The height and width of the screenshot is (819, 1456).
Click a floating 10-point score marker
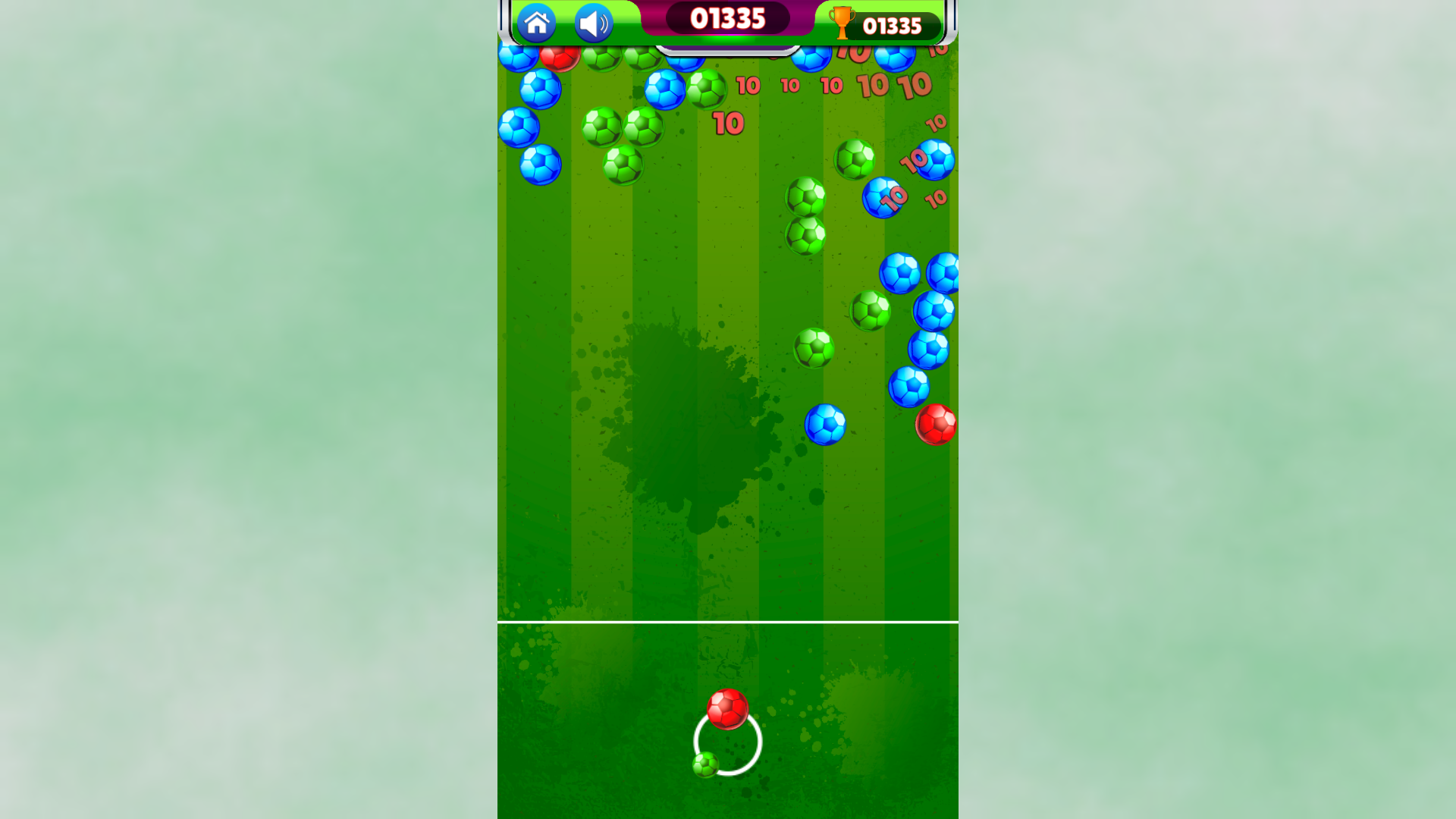click(x=728, y=121)
